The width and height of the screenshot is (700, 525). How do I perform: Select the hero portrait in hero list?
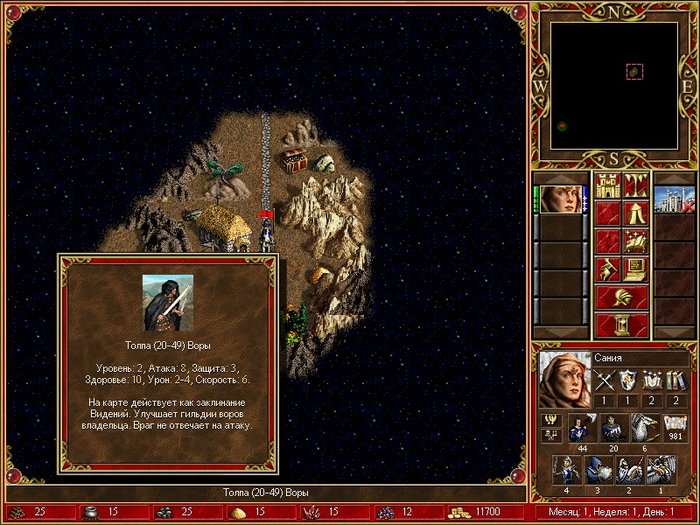click(562, 197)
